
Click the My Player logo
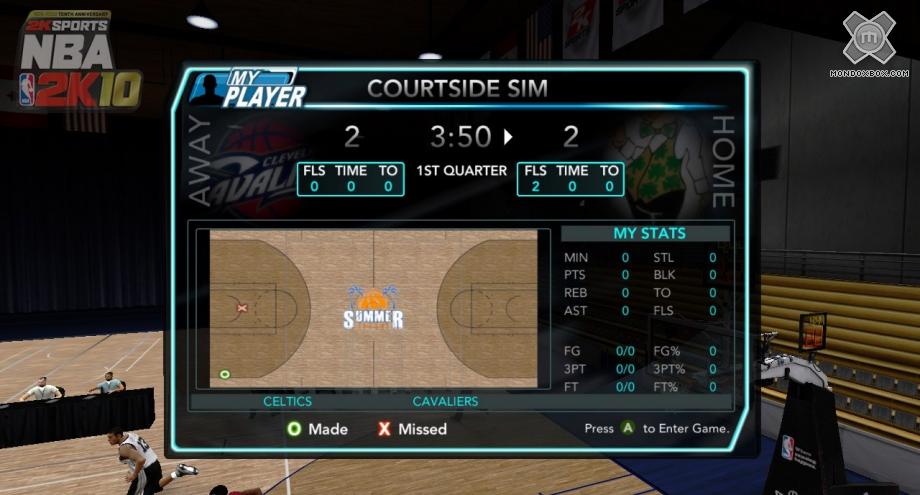pos(248,89)
